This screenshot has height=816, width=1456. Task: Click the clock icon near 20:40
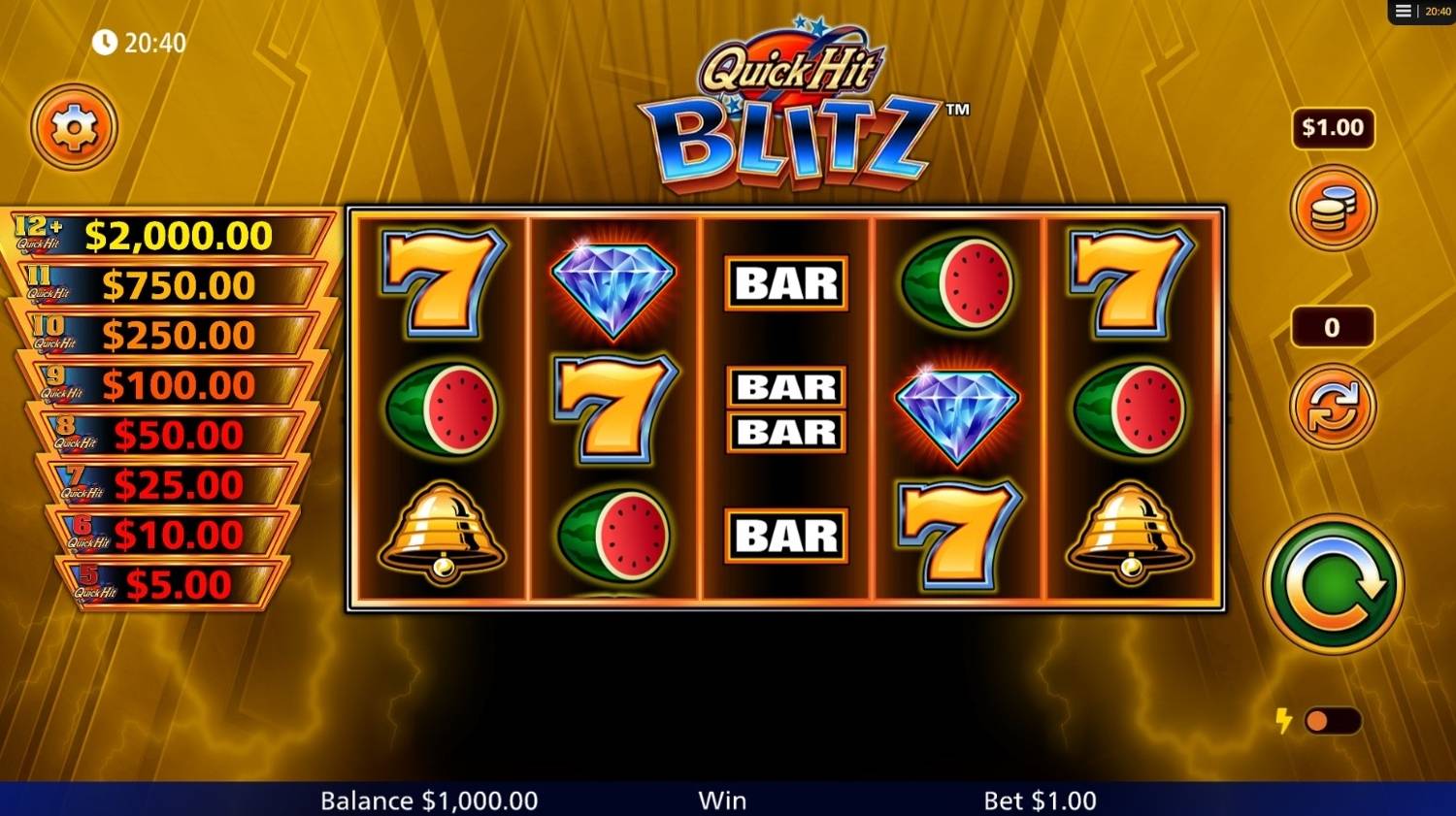click(104, 42)
